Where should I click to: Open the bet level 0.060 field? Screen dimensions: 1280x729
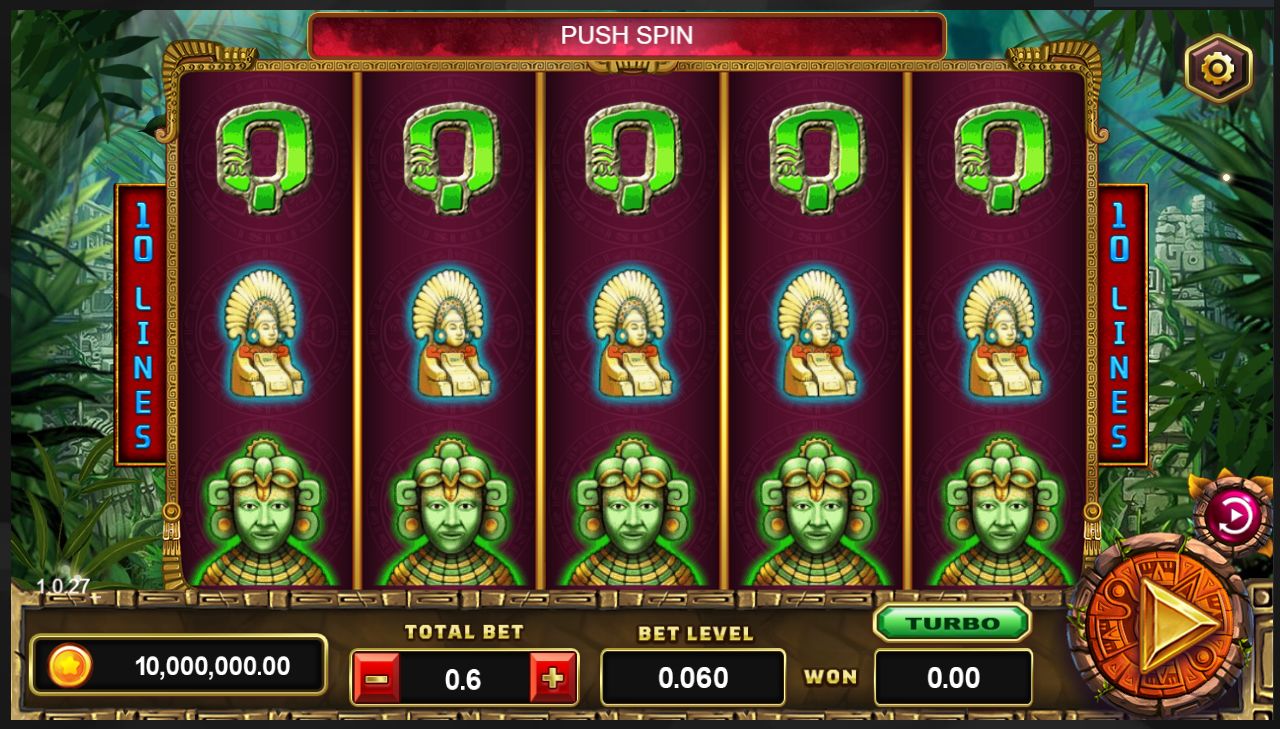[x=693, y=678]
